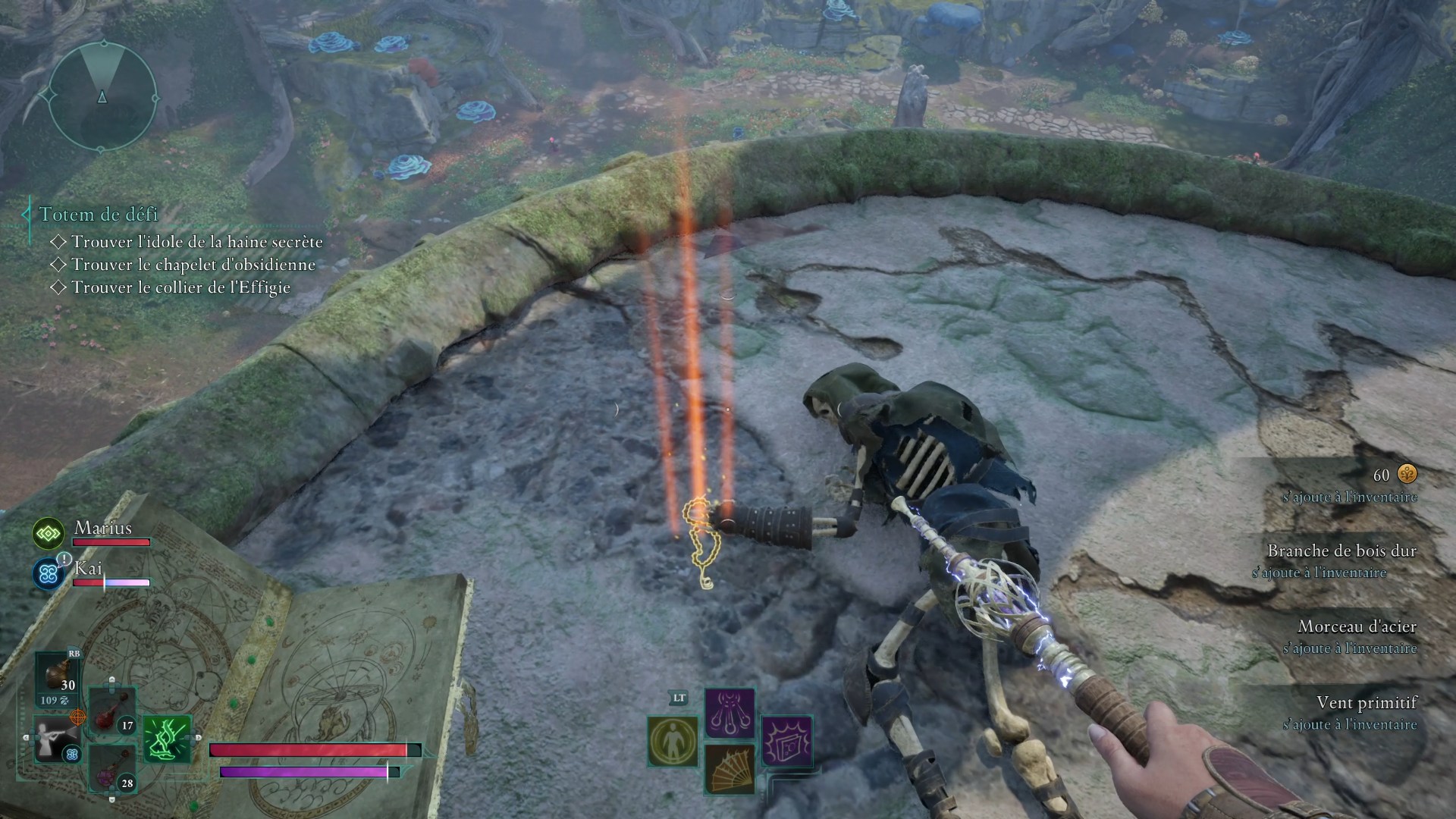This screenshot has width=1456, height=819.
Task: Select objective Trouver l'idole de la haine secrète
Action: (x=196, y=242)
